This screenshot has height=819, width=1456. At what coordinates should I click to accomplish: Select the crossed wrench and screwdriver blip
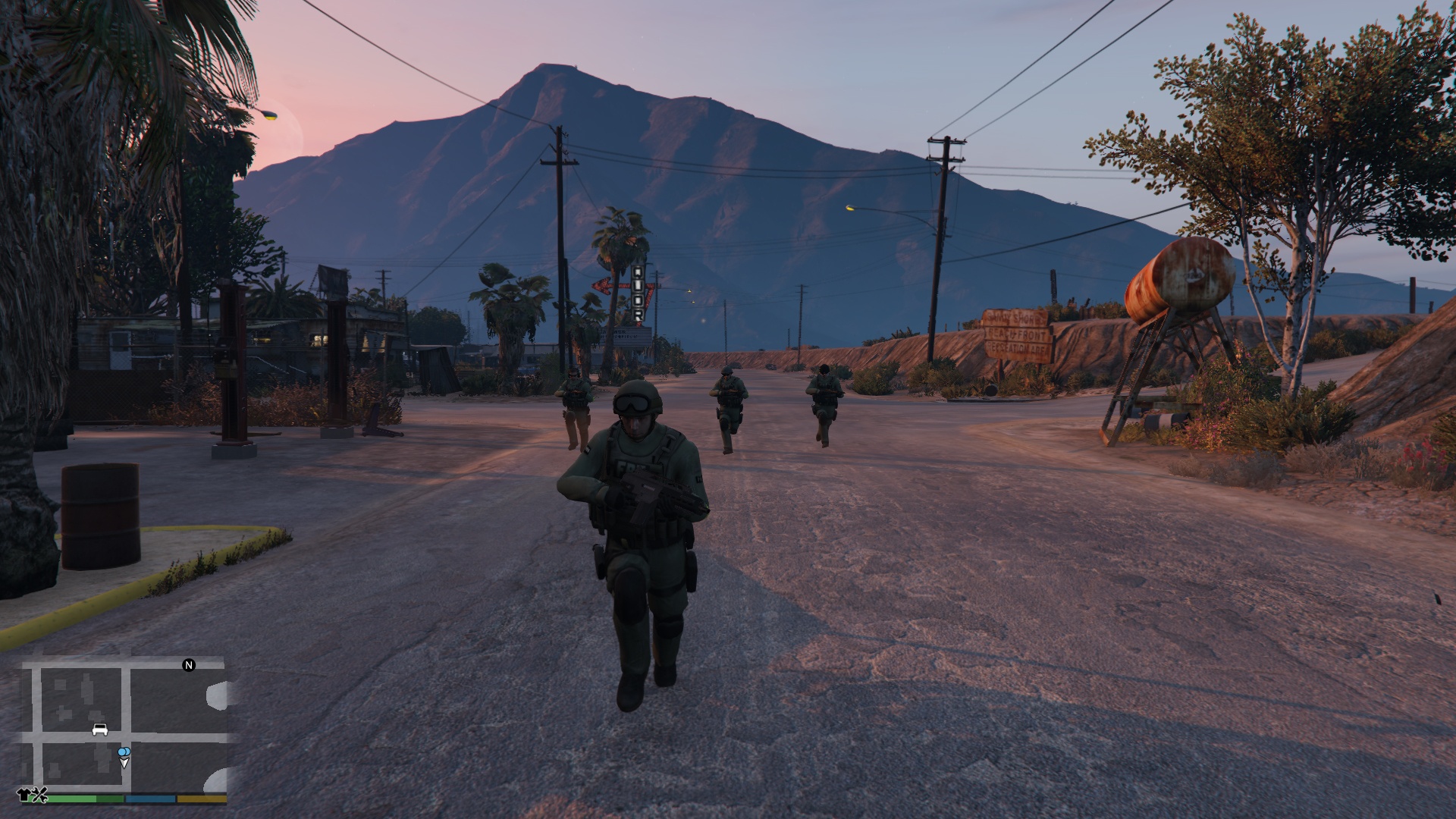click(41, 795)
